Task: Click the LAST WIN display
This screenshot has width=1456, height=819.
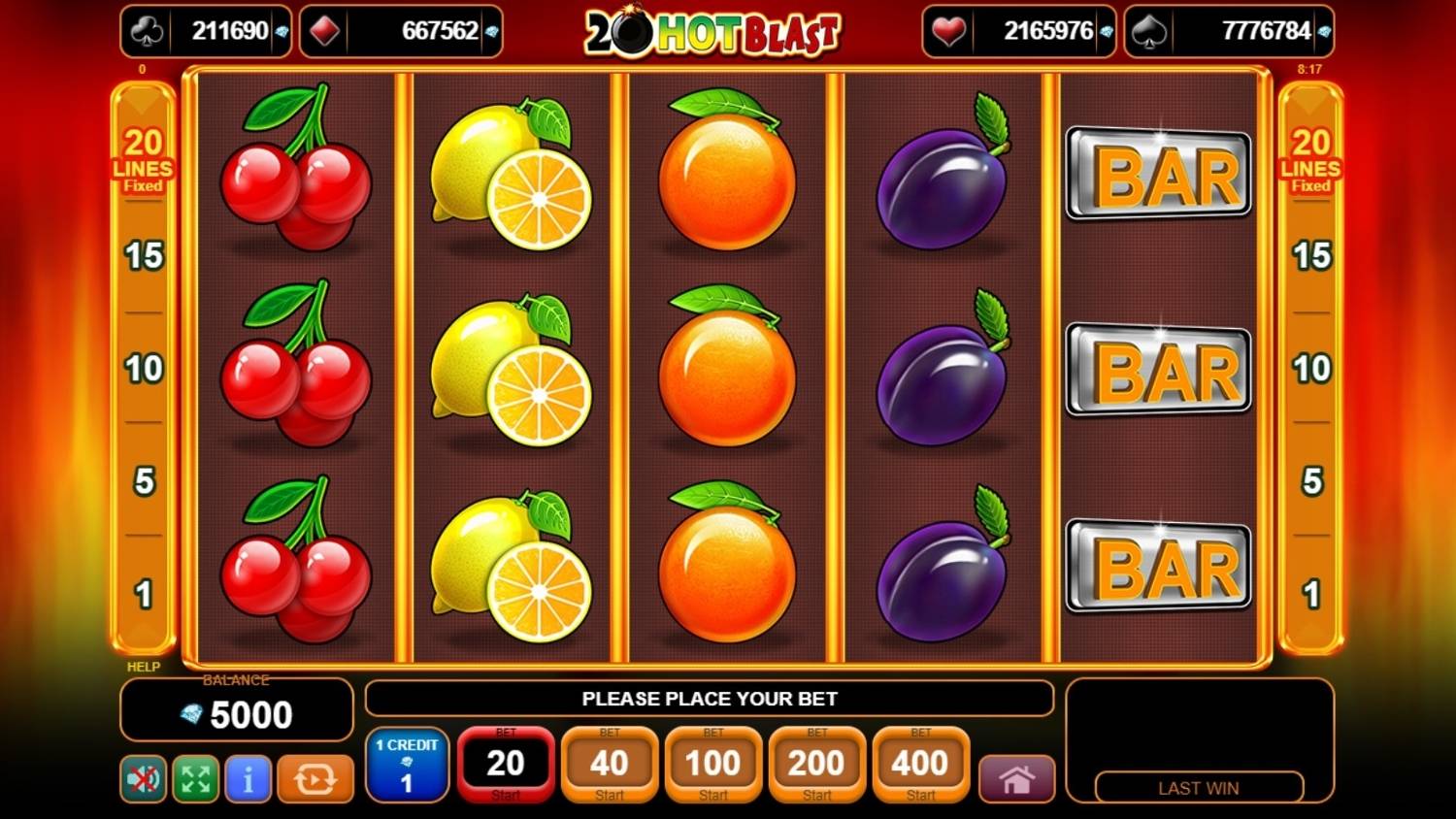Action: (x=1200, y=787)
